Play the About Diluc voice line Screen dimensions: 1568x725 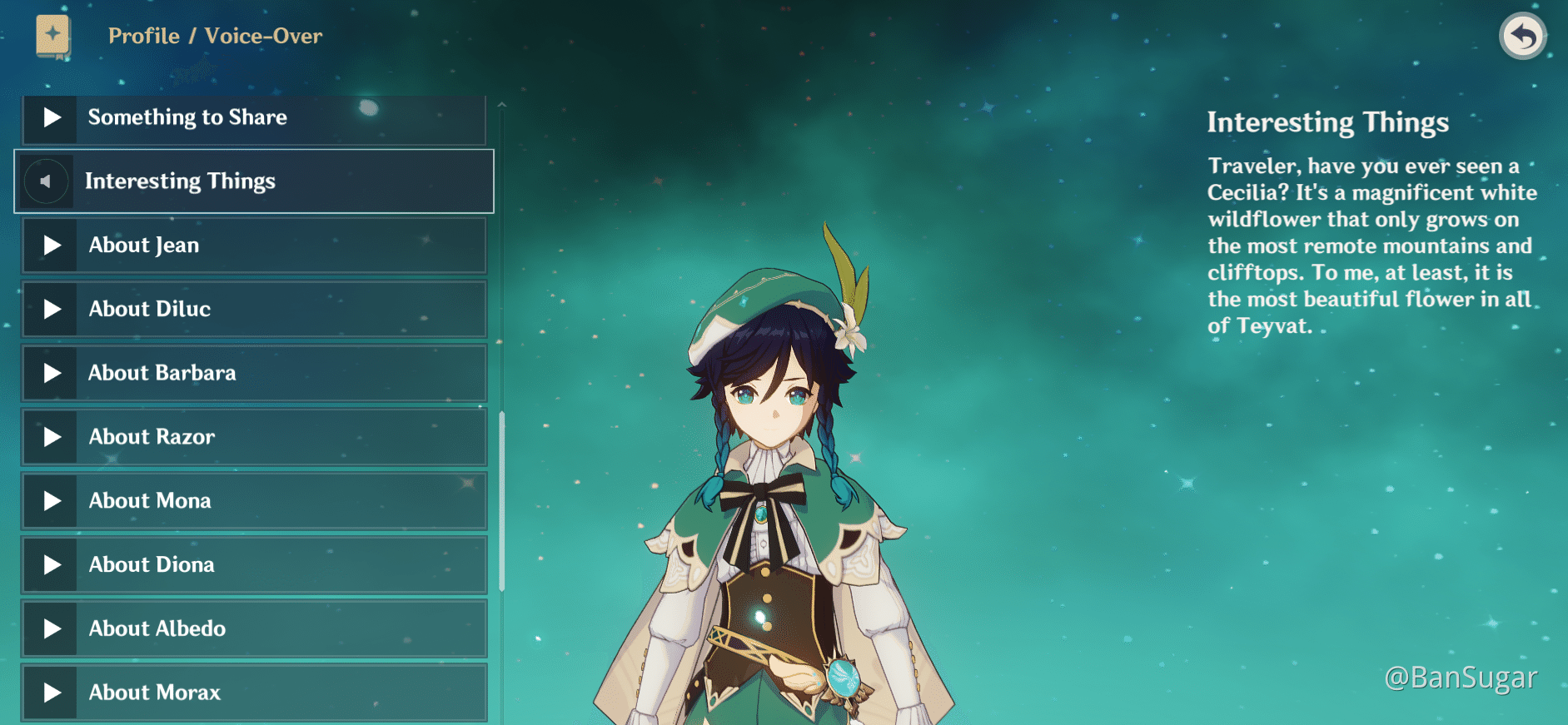click(x=52, y=309)
